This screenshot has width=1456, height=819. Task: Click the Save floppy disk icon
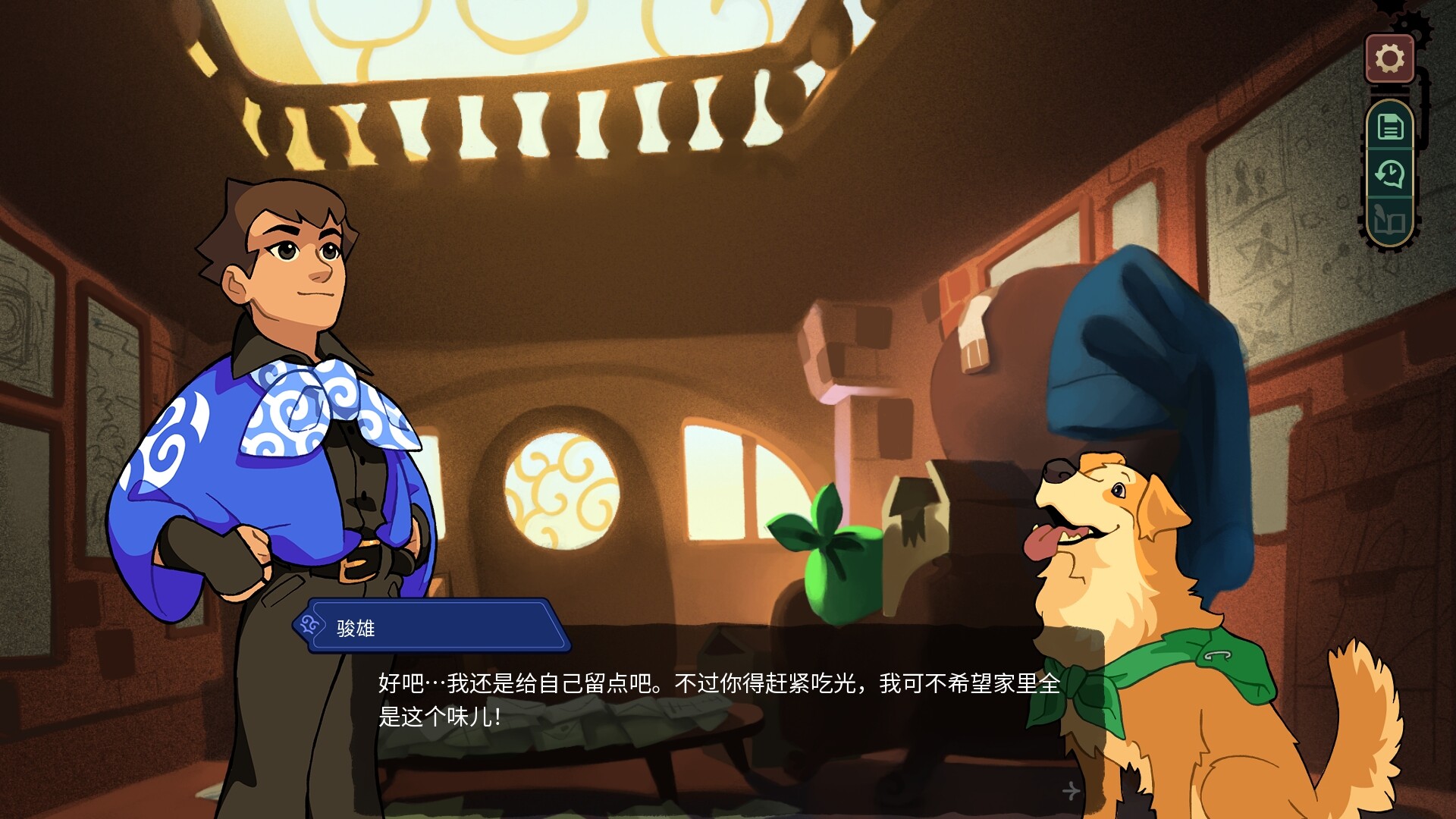tap(1390, 127)
